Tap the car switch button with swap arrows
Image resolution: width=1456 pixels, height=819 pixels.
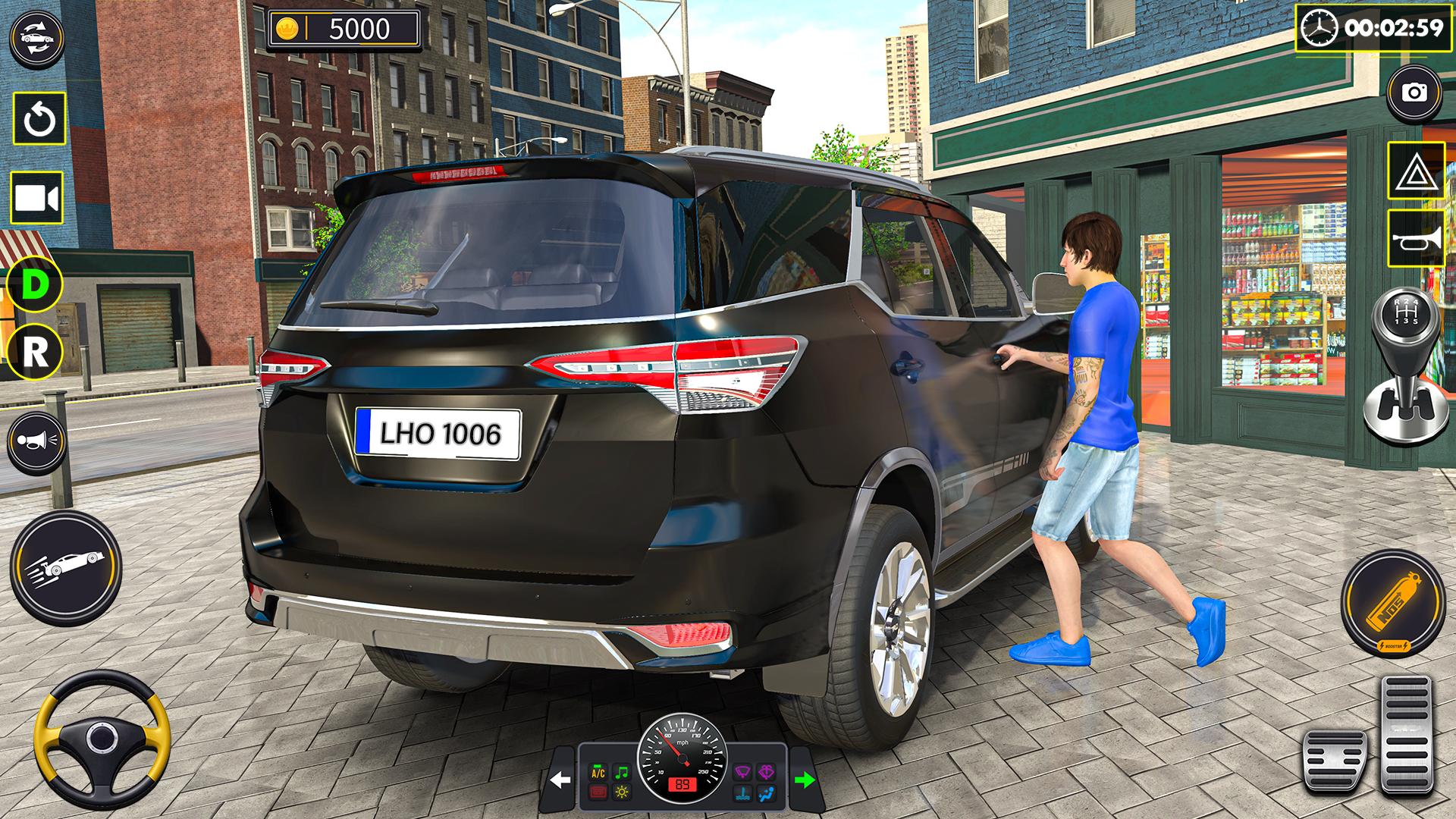tap(36, 37)
